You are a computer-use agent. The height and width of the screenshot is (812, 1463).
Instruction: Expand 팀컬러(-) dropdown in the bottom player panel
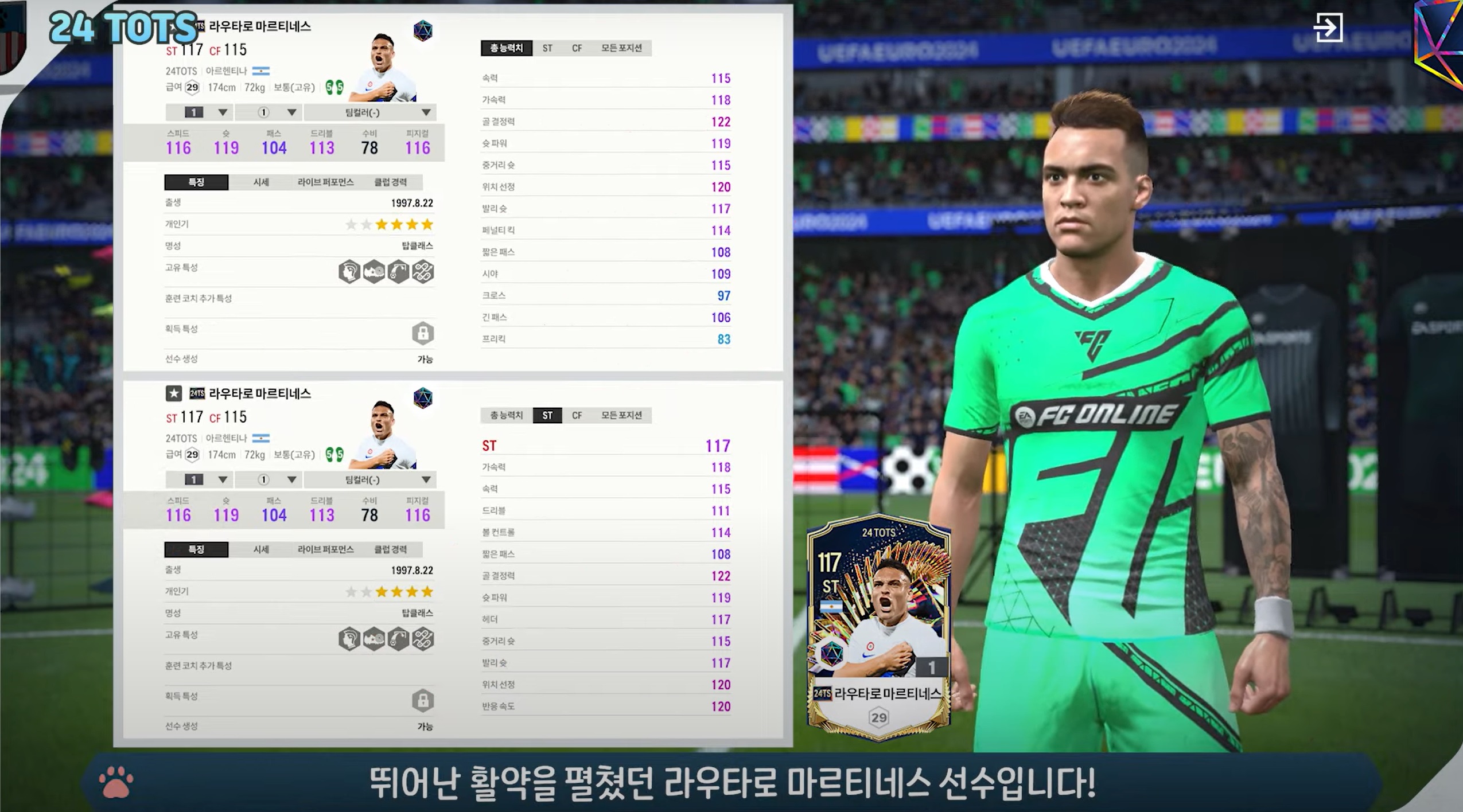coord(370,479)
